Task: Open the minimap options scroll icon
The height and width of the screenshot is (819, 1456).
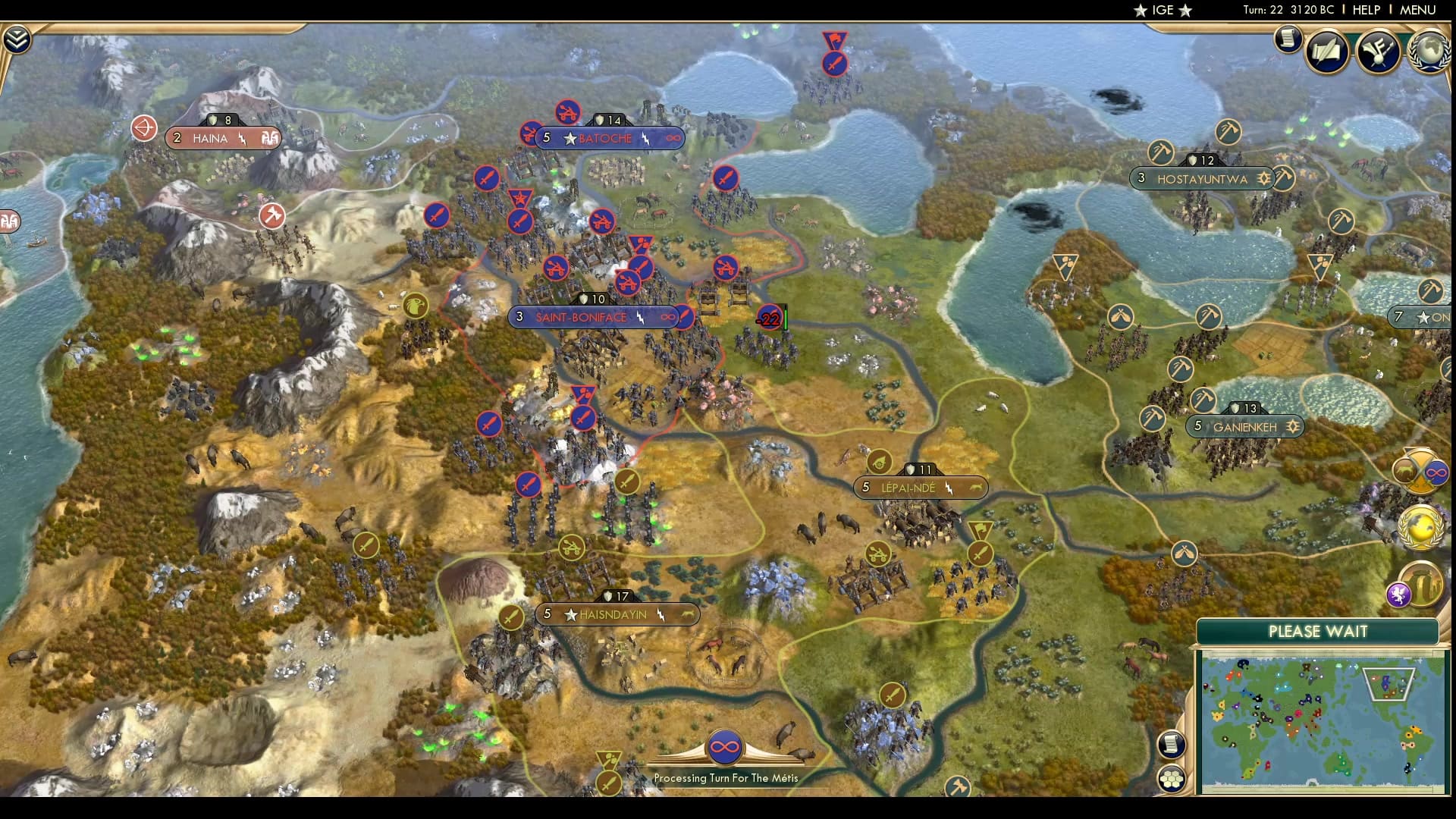Action: (x=1172, y=744)
